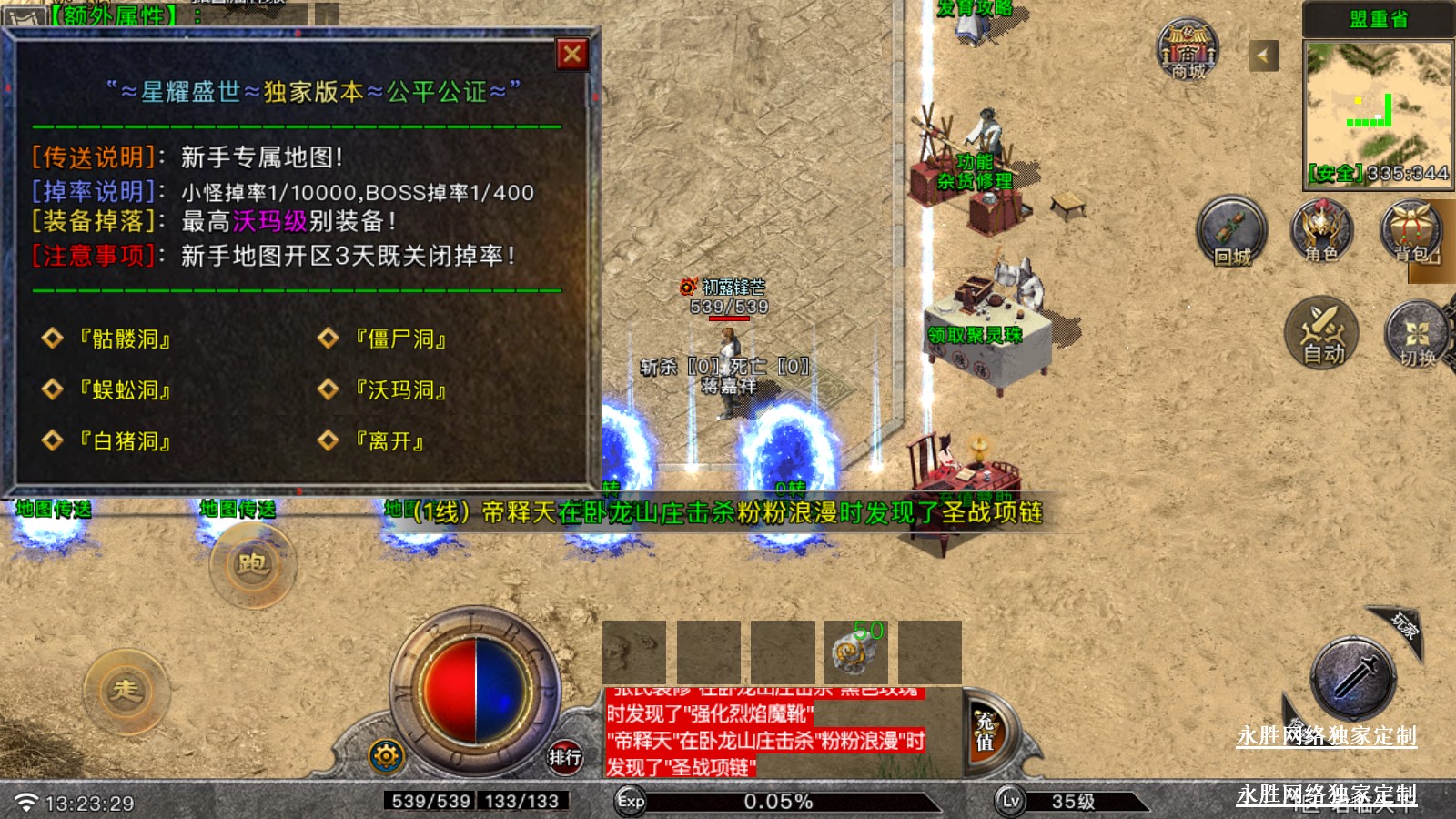Choose 离开 to leave the dialog
Image resolution: width=1456 pixels, height=819 pixels.
point(389,441)
